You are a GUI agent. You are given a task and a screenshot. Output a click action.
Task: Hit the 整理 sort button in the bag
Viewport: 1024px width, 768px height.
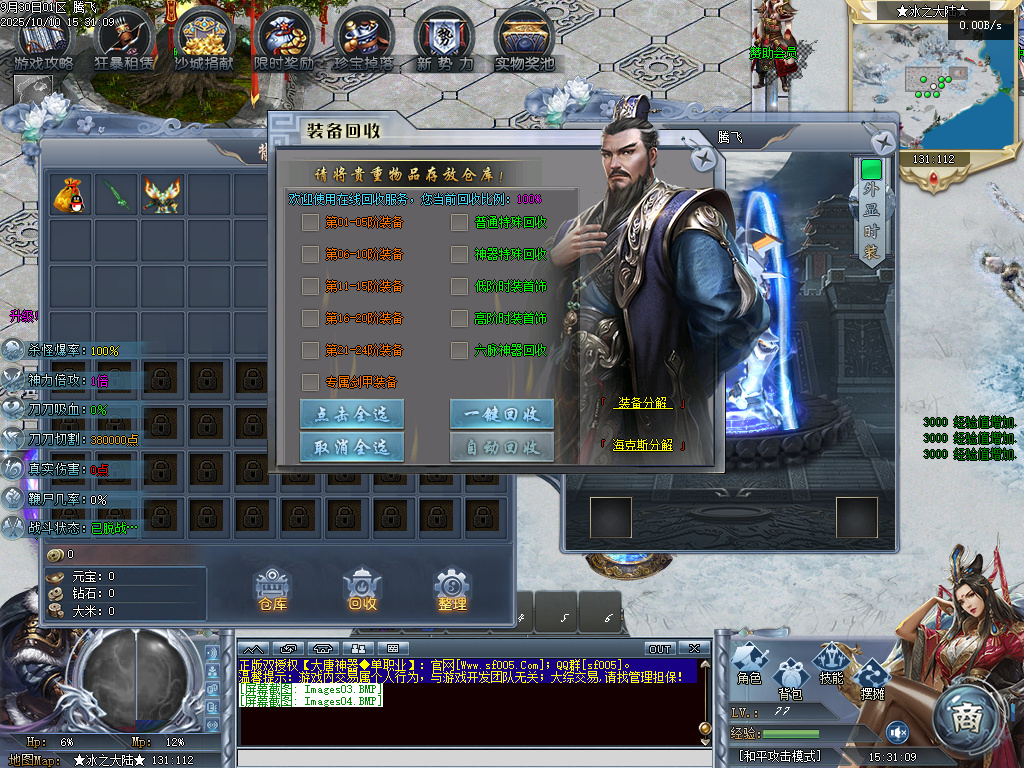(x=452, y=588)
